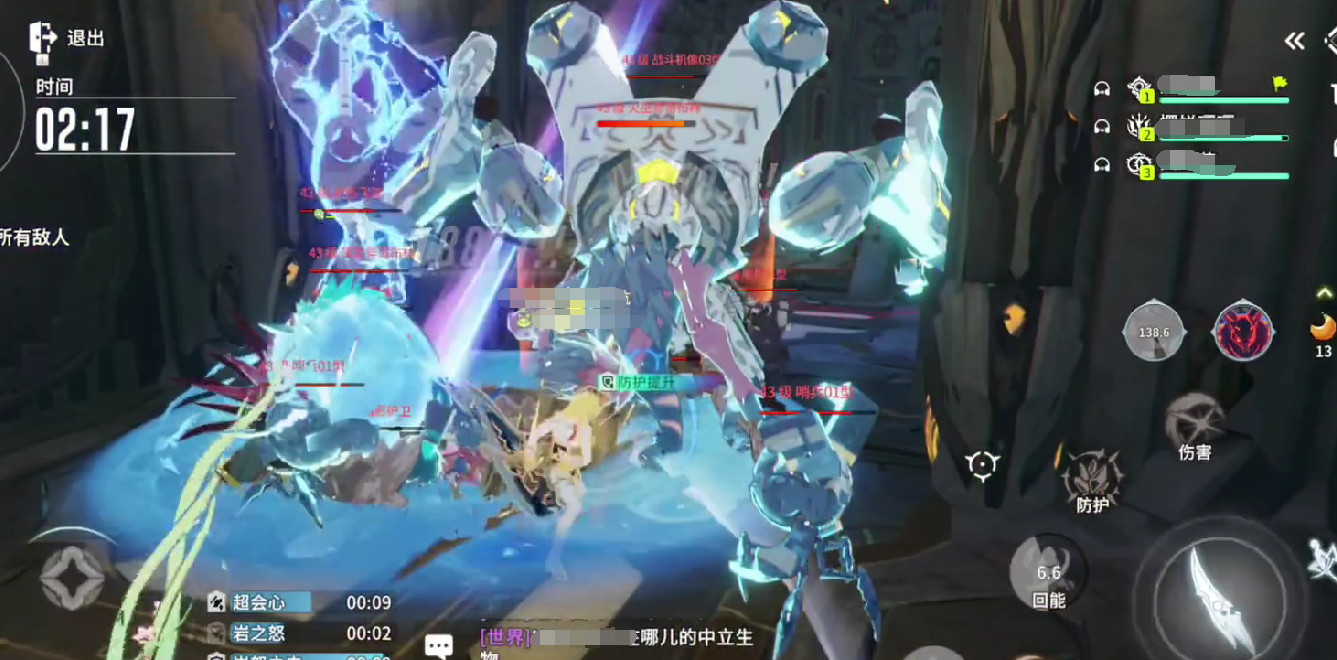Tap the 退出 exit button
The width and height of the screenshot is (1337, 660).
coord(66,38)
